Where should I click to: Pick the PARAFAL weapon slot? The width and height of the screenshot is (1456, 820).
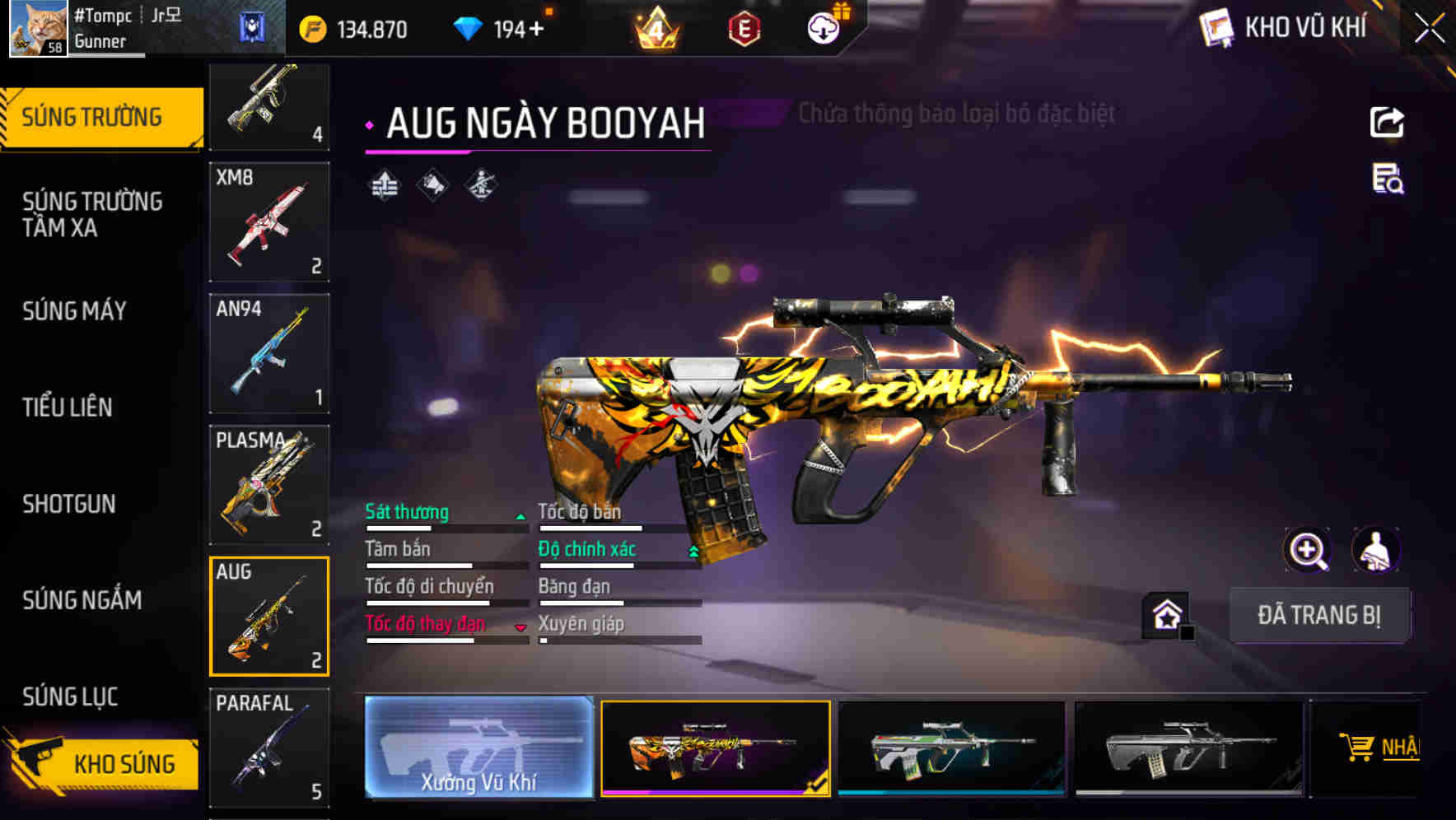269,748
